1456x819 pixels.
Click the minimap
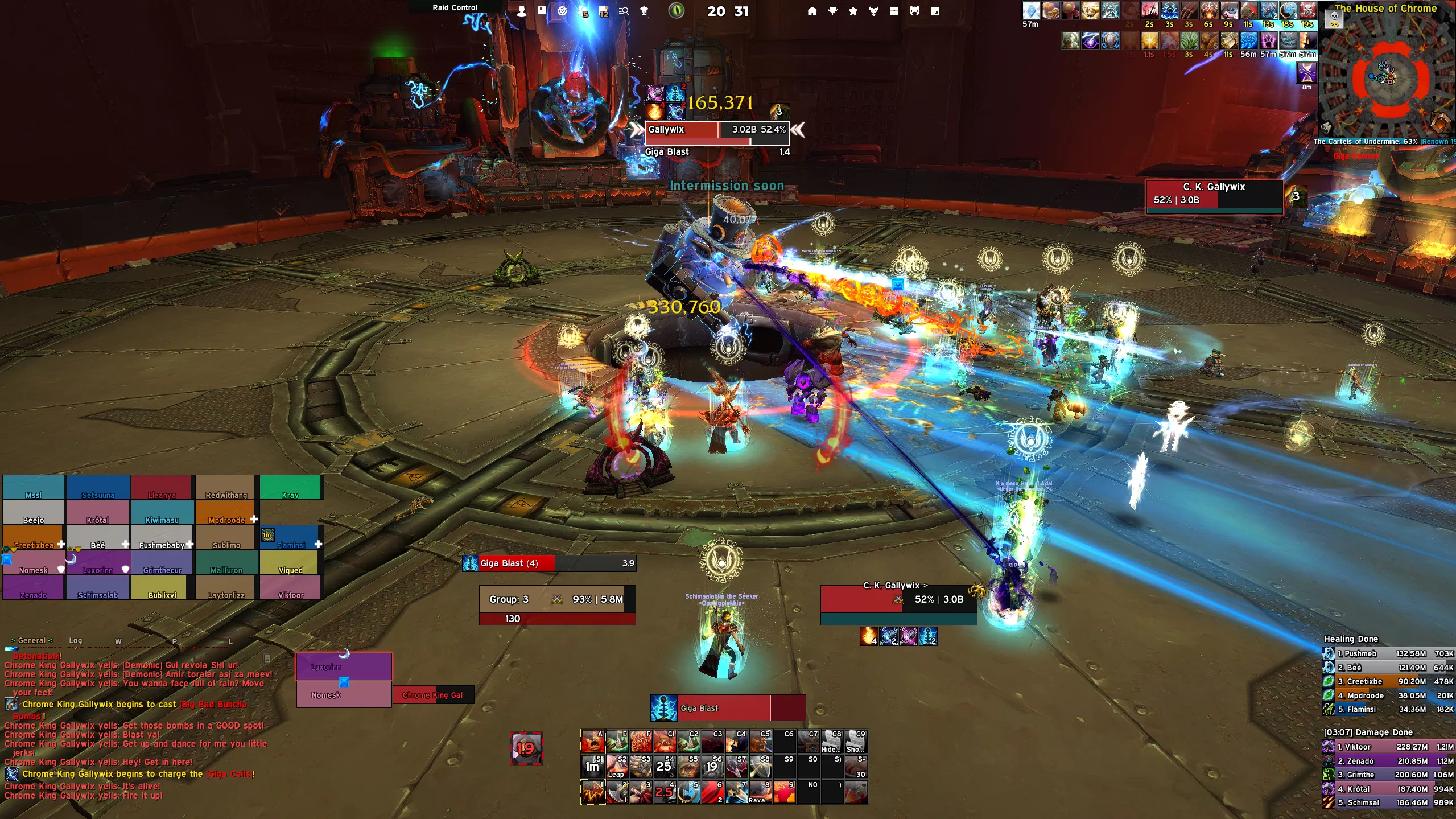[1387, 77]
